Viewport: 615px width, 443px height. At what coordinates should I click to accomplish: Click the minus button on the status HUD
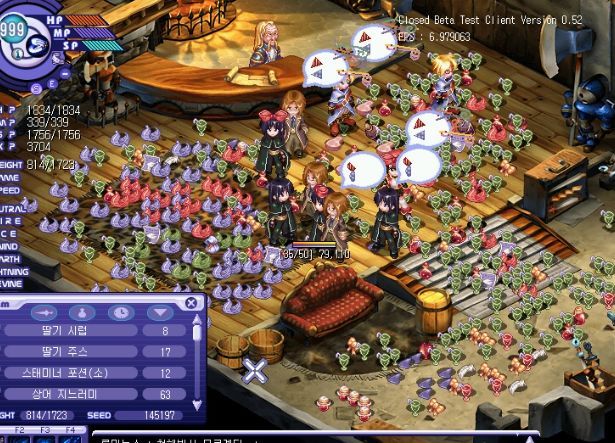65,72
